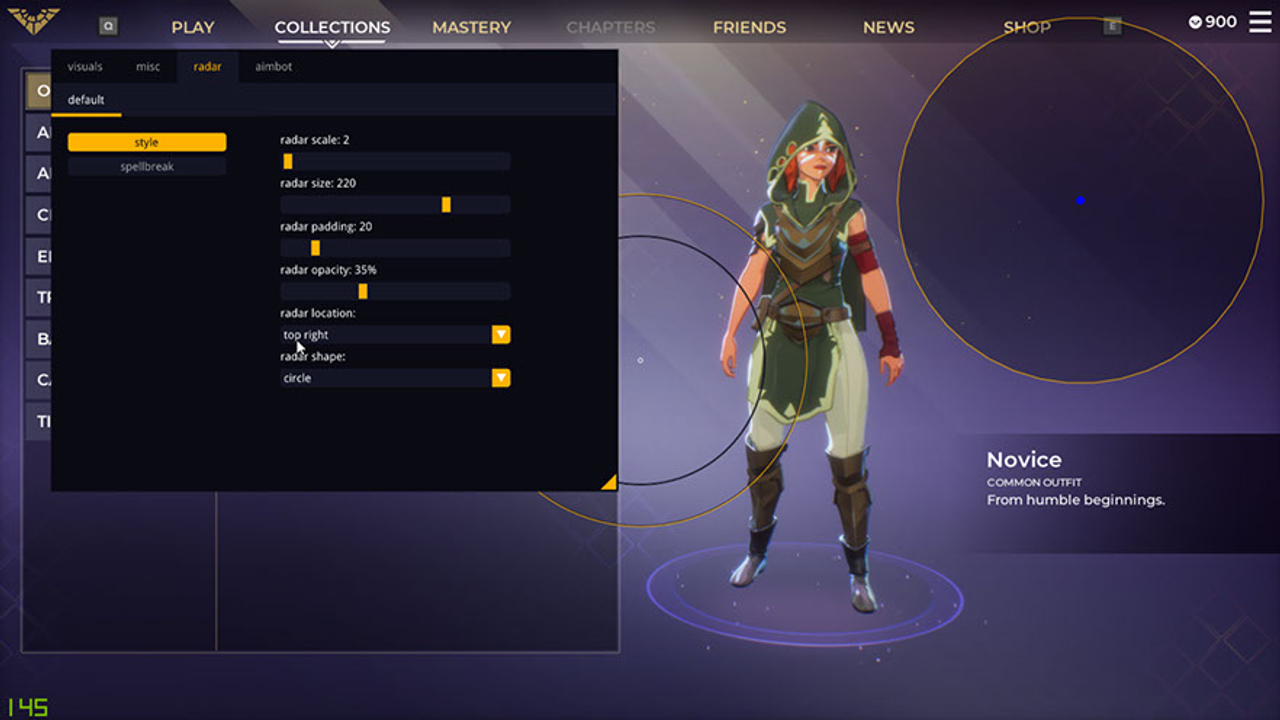
Task: Open the radar shape dropdown
Action: [x=395, y=378]
